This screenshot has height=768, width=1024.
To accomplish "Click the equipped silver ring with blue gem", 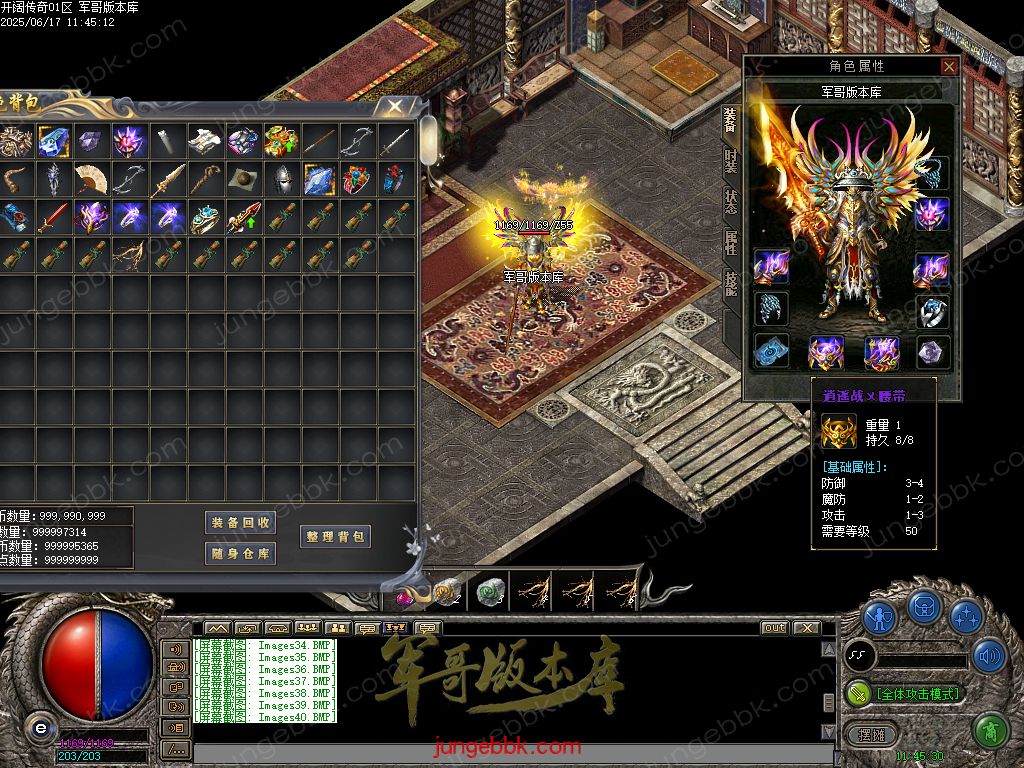I will coord(932,311).
